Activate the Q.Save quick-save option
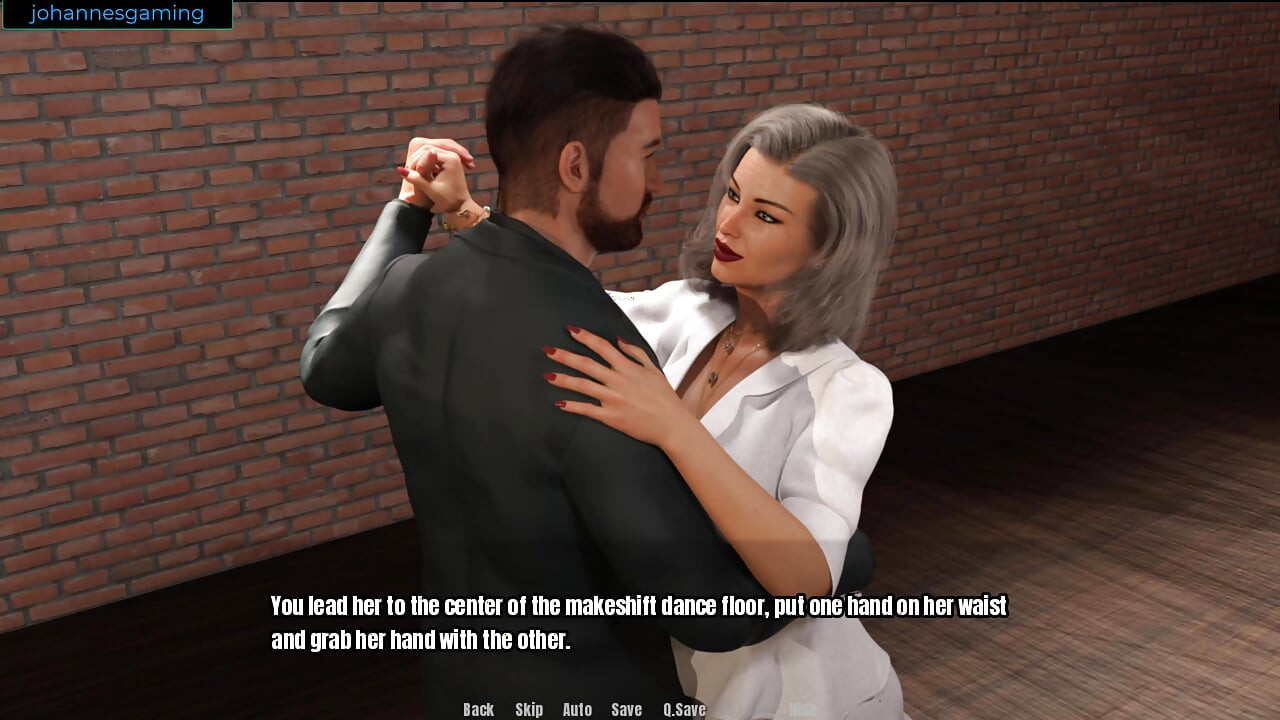 [683, 710]
